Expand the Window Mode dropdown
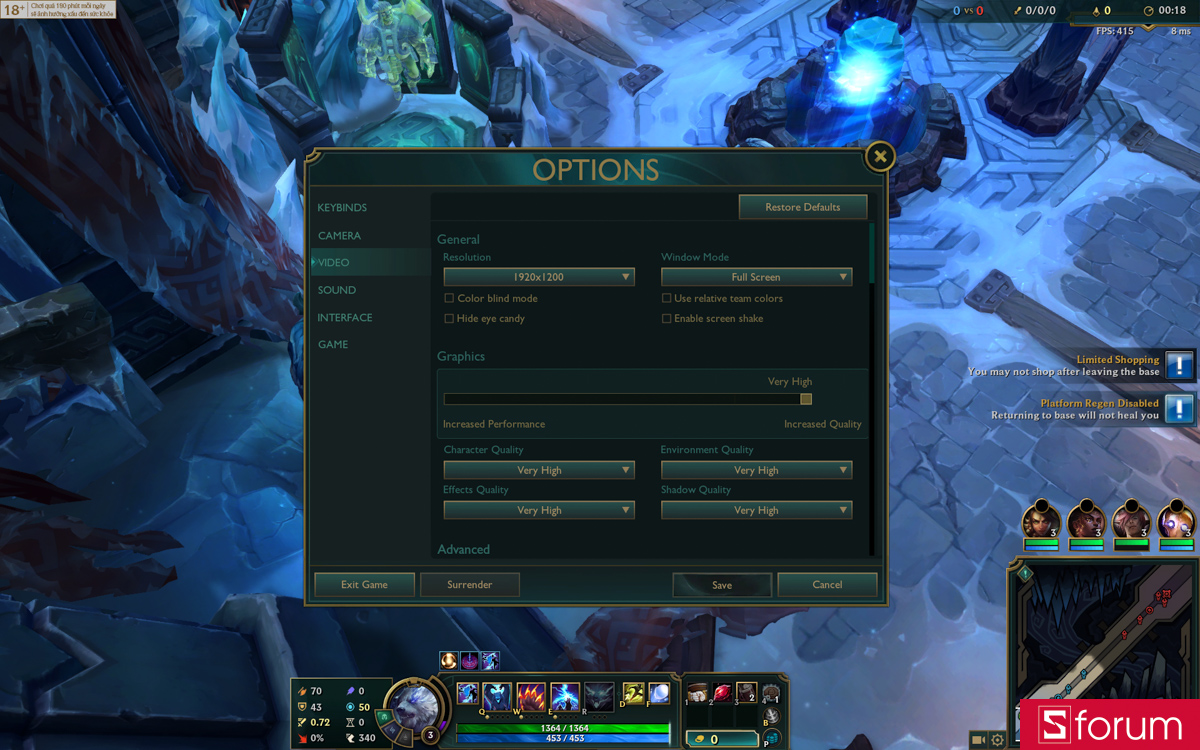 click(x=756, y=277)
